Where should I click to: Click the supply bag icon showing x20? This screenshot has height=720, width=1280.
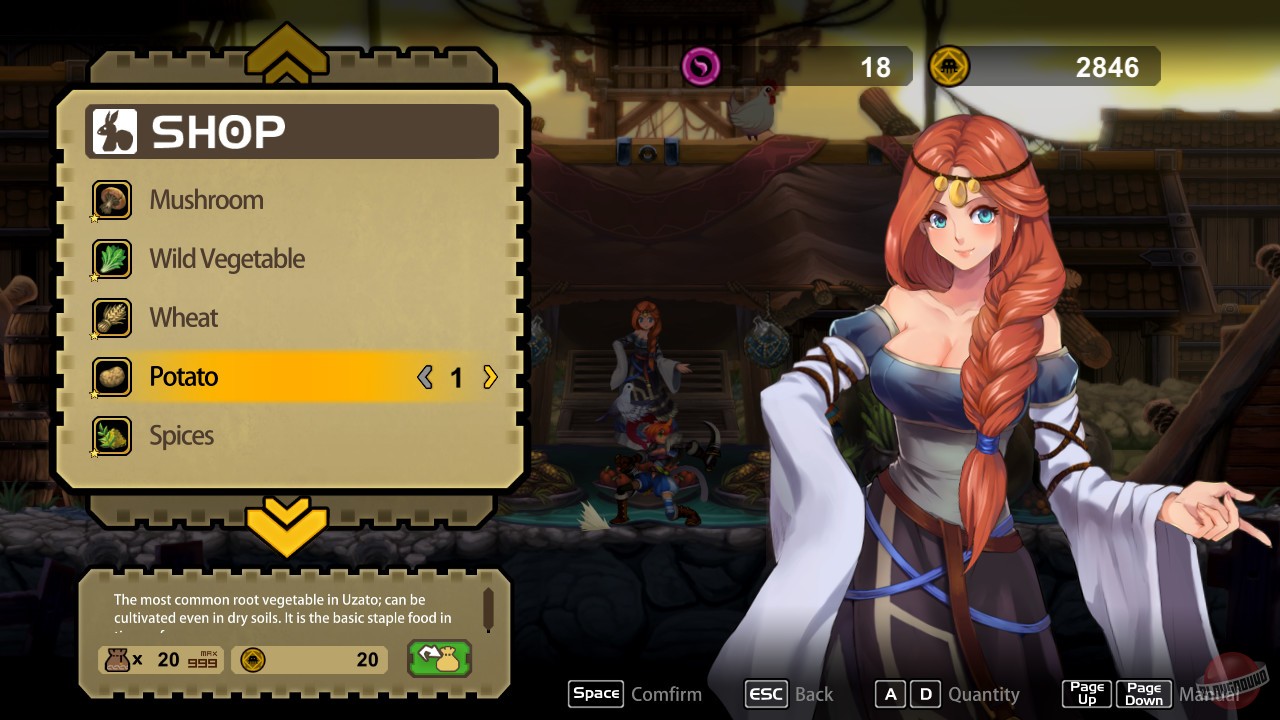(x=113, y=660)
